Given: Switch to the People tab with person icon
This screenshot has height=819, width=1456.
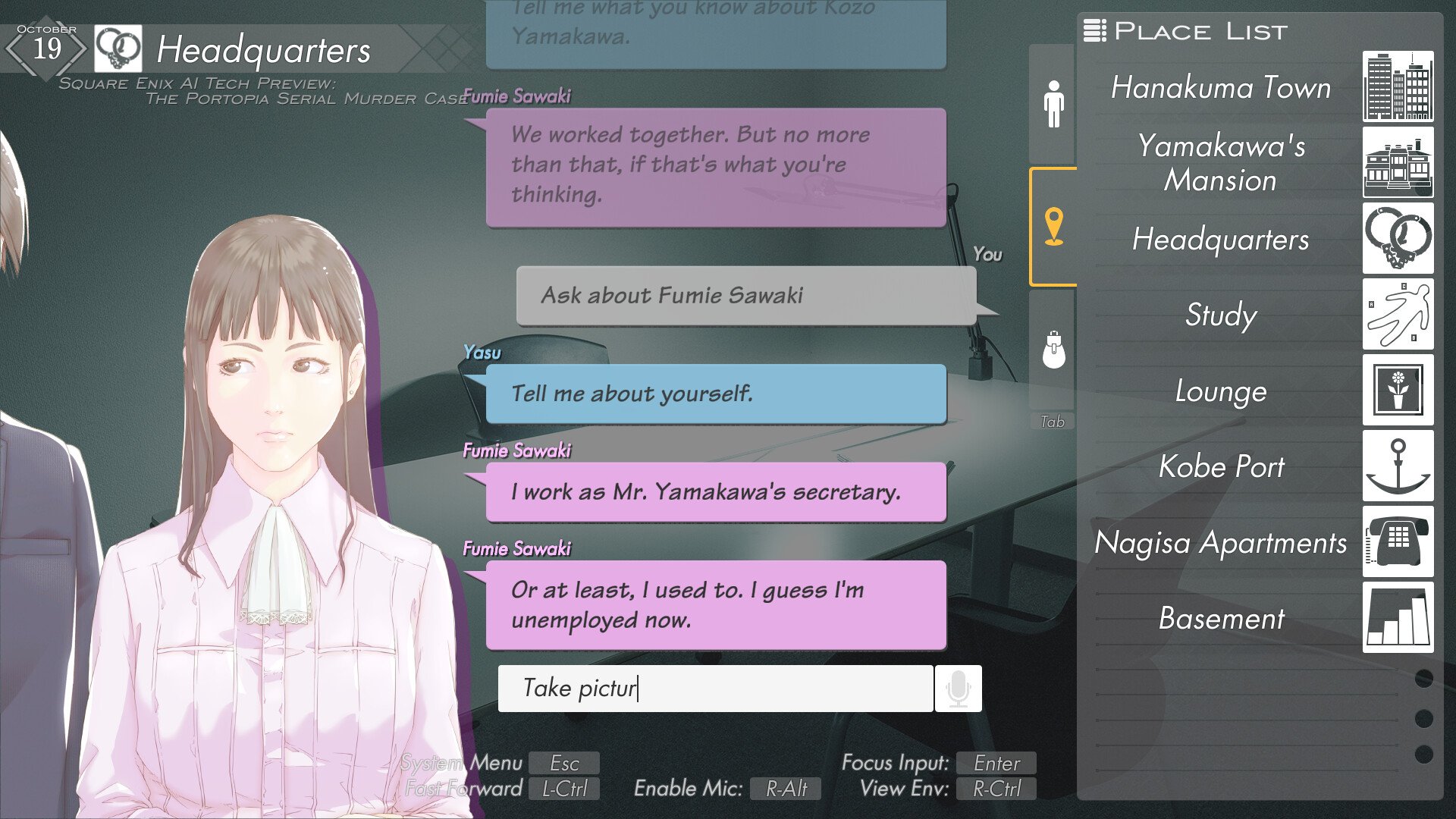Looking at the screenshot, I should (1053, 101).
